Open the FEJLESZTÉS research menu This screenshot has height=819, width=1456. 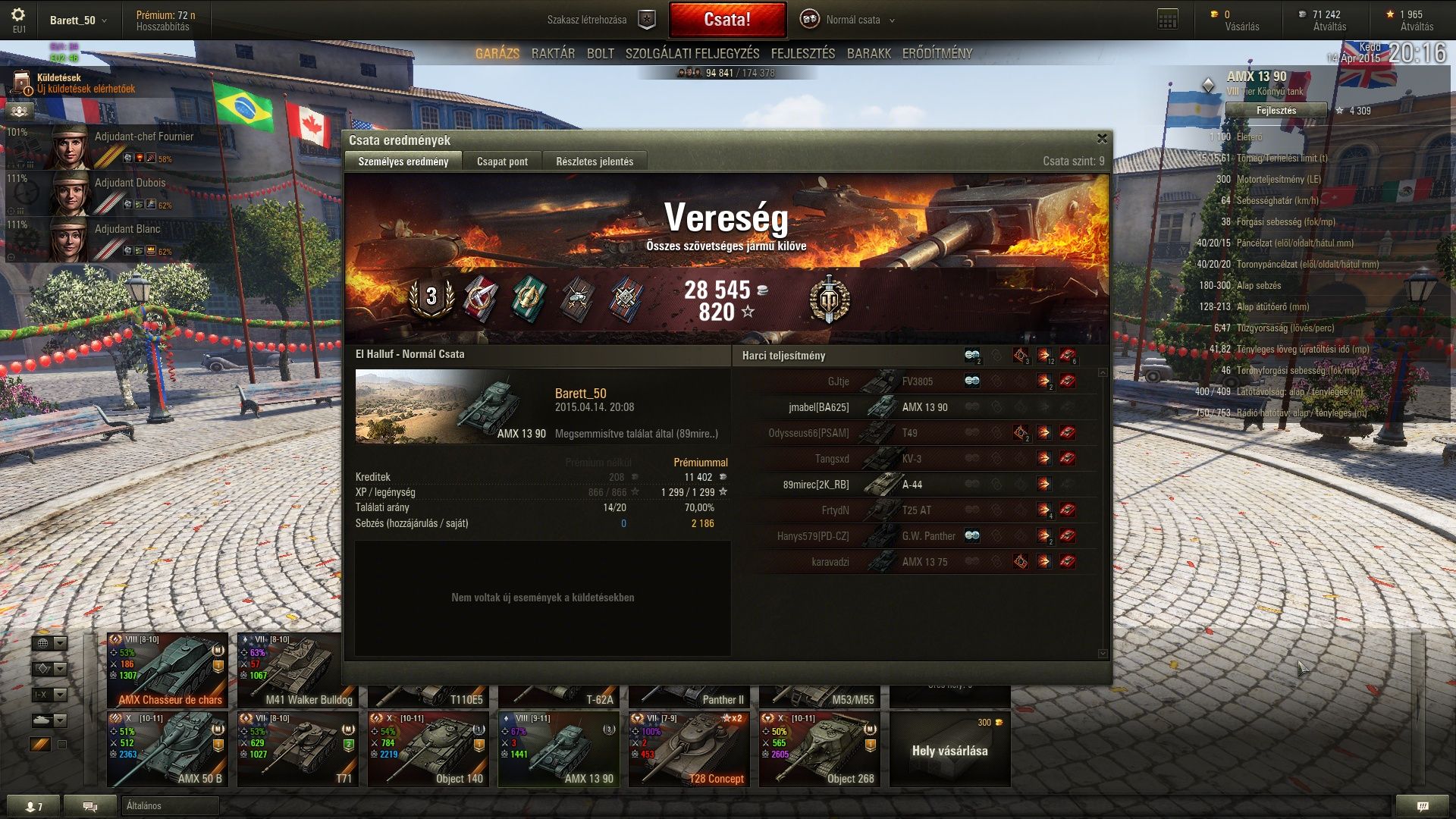tap(802, 54)
